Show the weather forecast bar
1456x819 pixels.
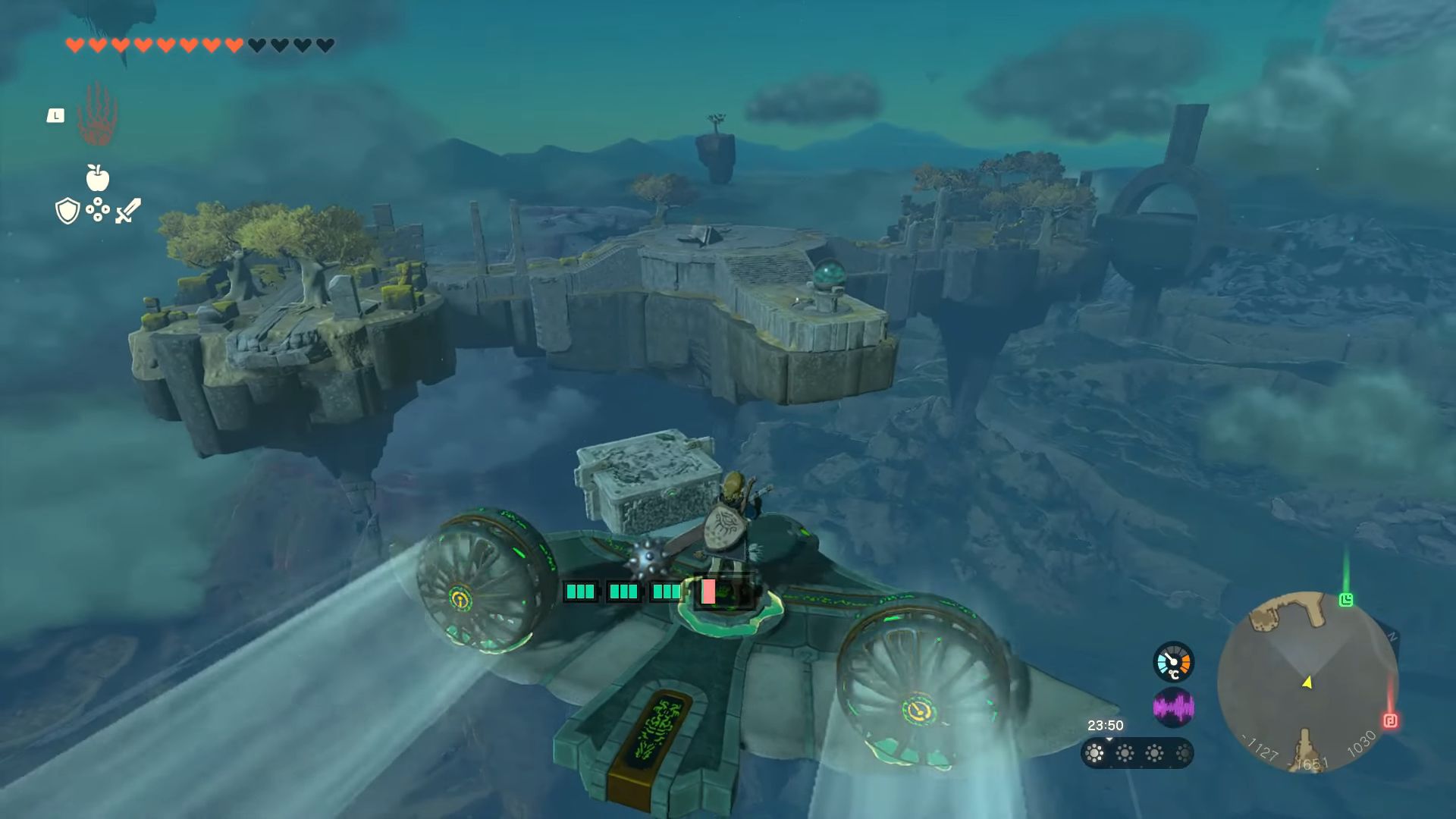(1137, 753)
